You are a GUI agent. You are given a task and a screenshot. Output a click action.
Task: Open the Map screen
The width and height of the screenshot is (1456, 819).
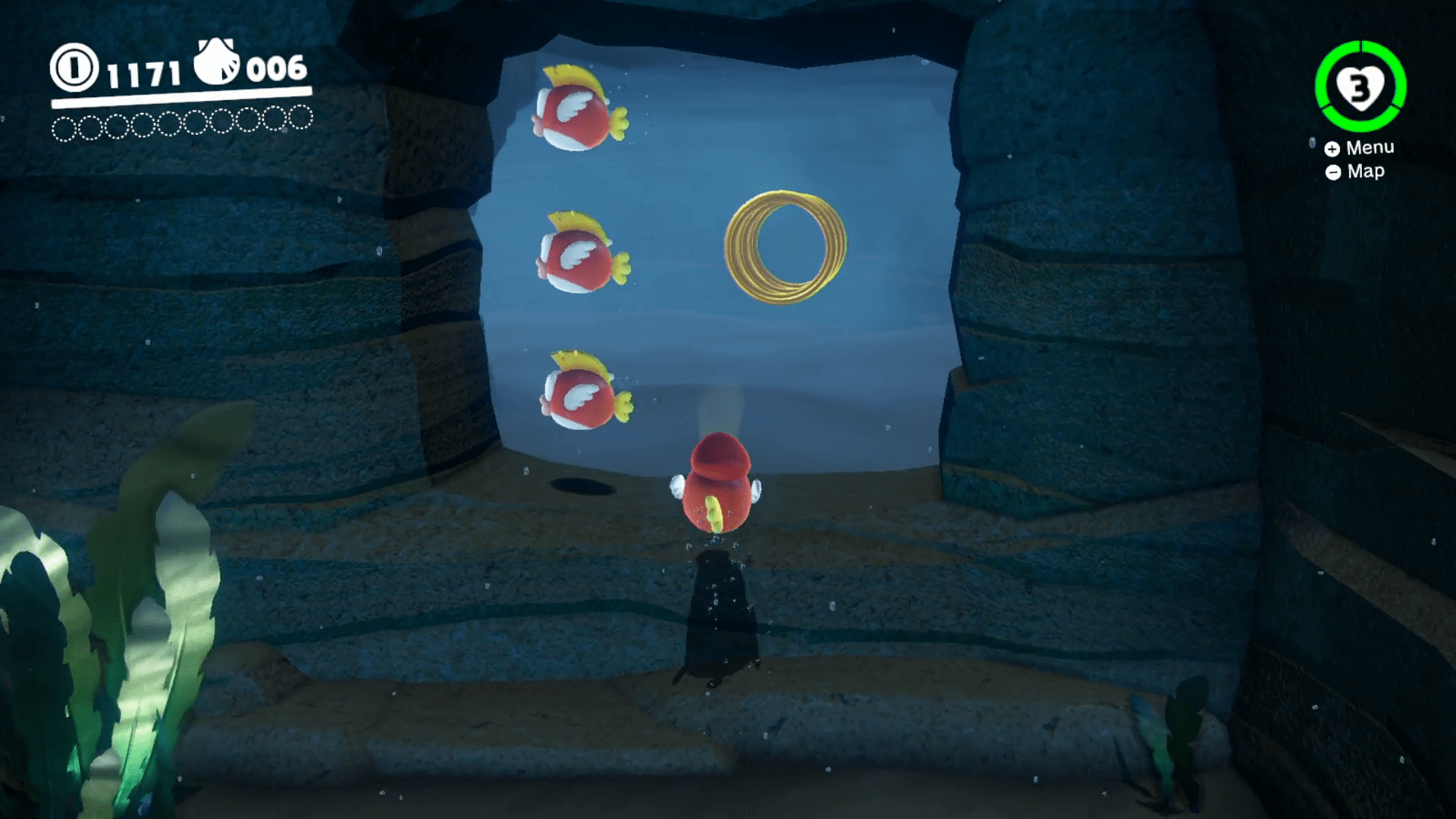tap(1365, 171)
